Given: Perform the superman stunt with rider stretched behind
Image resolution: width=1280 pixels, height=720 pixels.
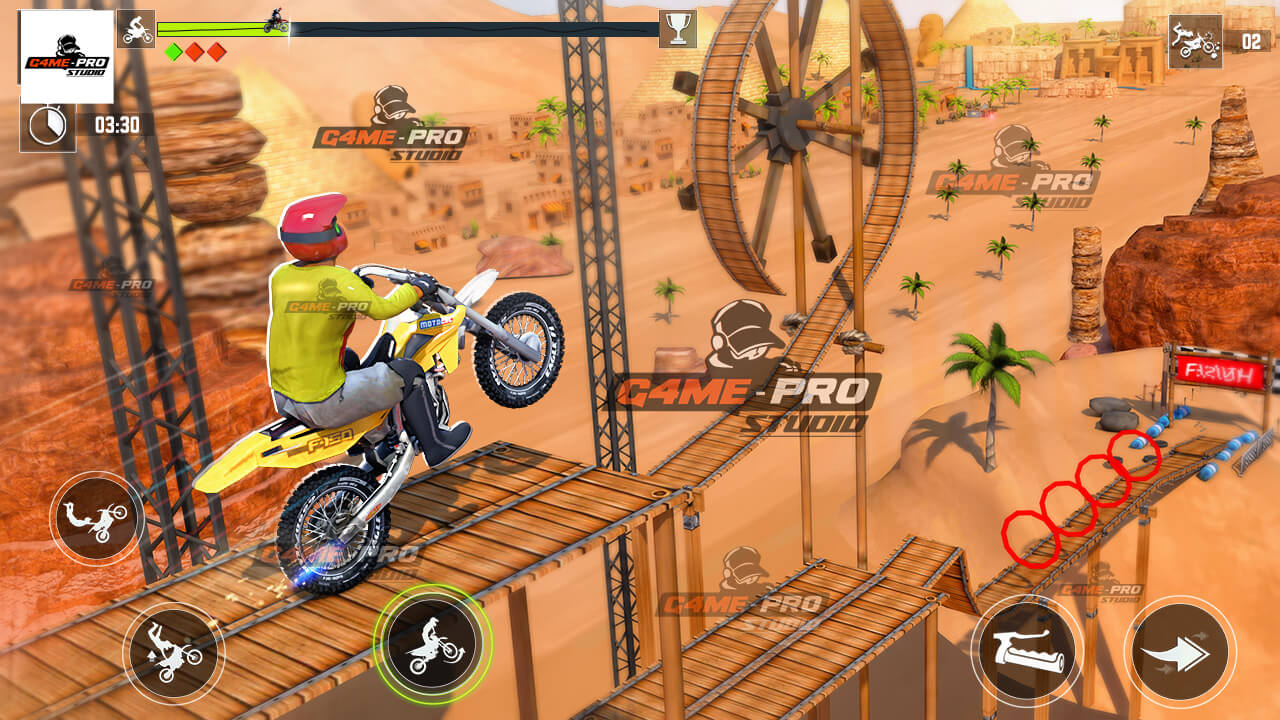Looking at the screenshot, I should (97, 520).
